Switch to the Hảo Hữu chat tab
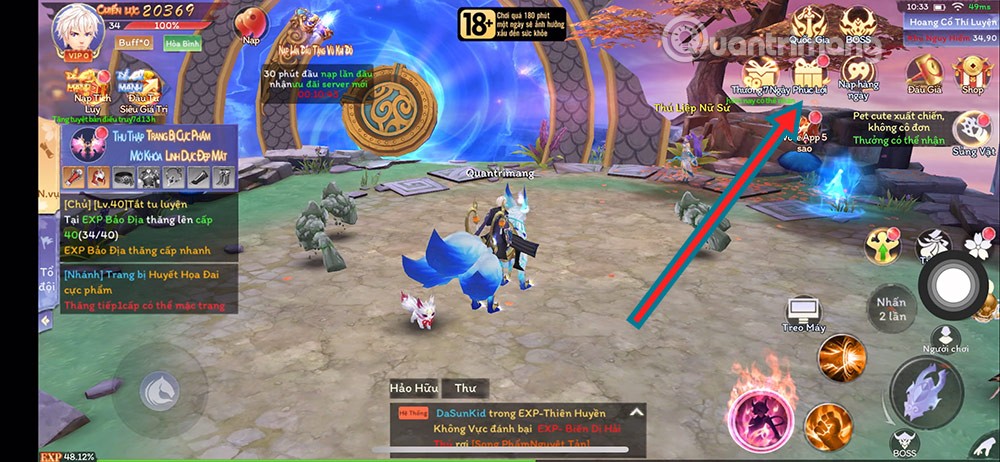 tap(413, 387)
